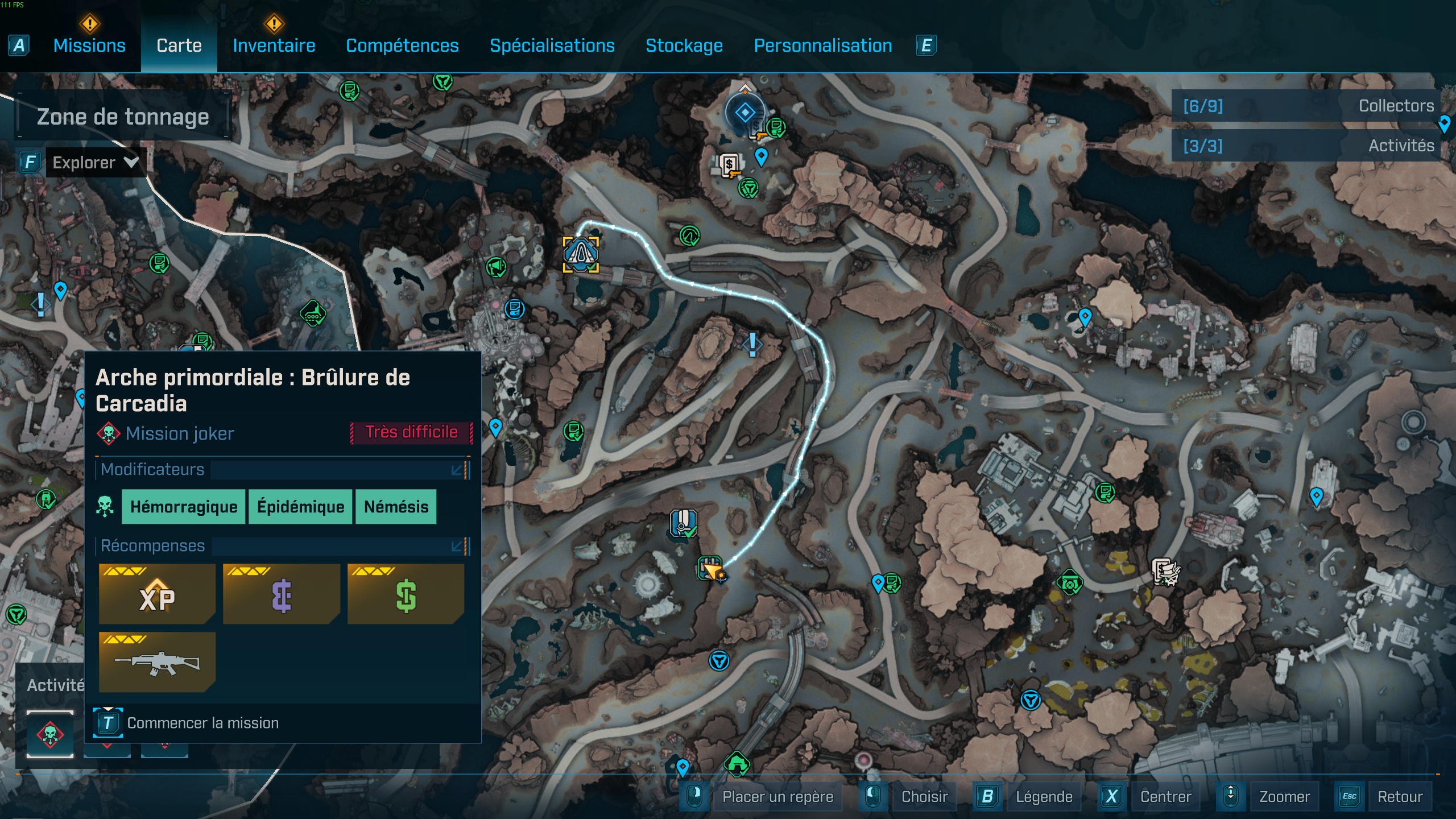Open the Stockage tab
Viewport: 1456px width, 819px height.
[684, 45]
